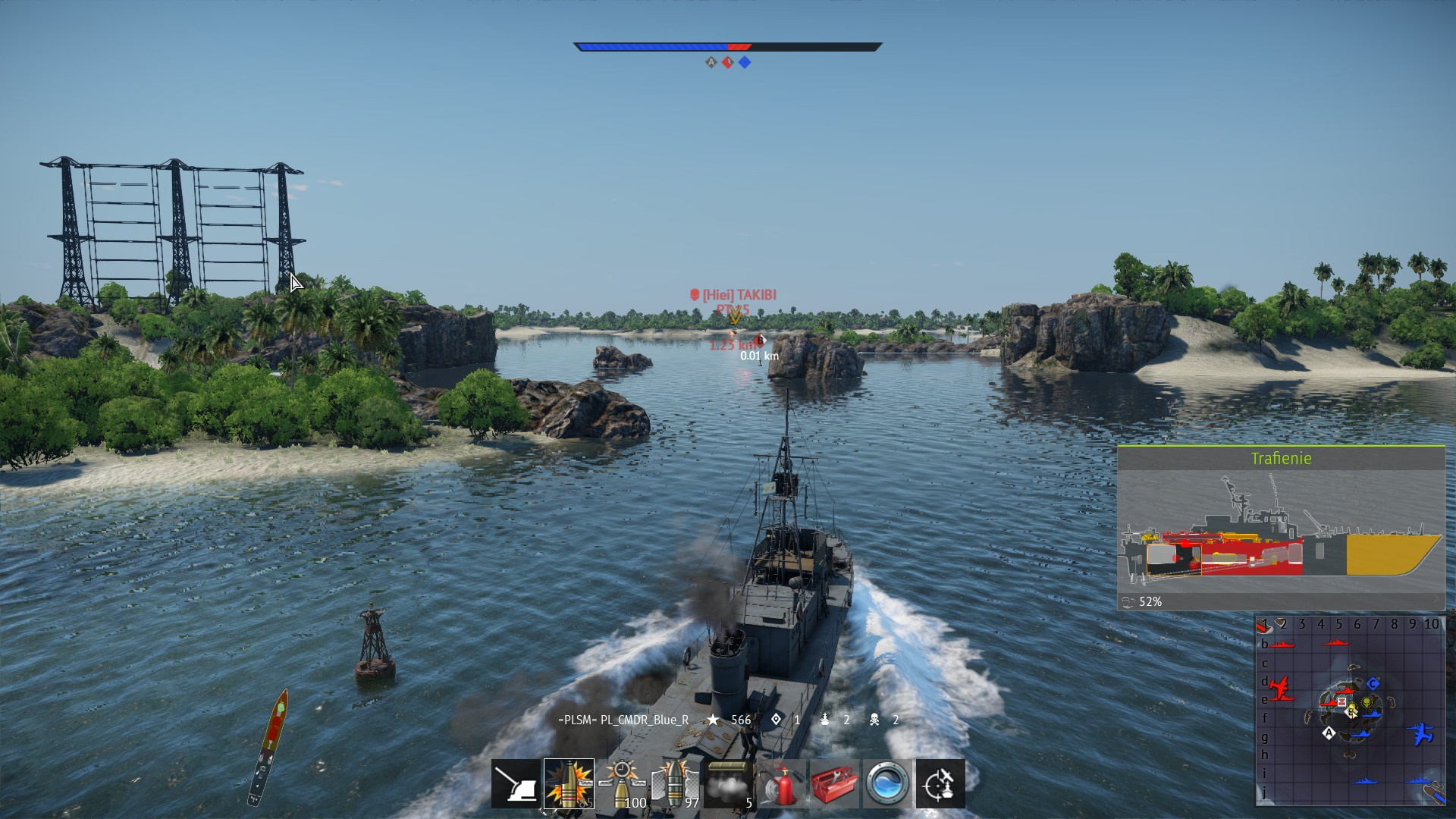The image size is (1456, 819).
Task: Use the red repair toolbox
Action: [x=834, y=783]
